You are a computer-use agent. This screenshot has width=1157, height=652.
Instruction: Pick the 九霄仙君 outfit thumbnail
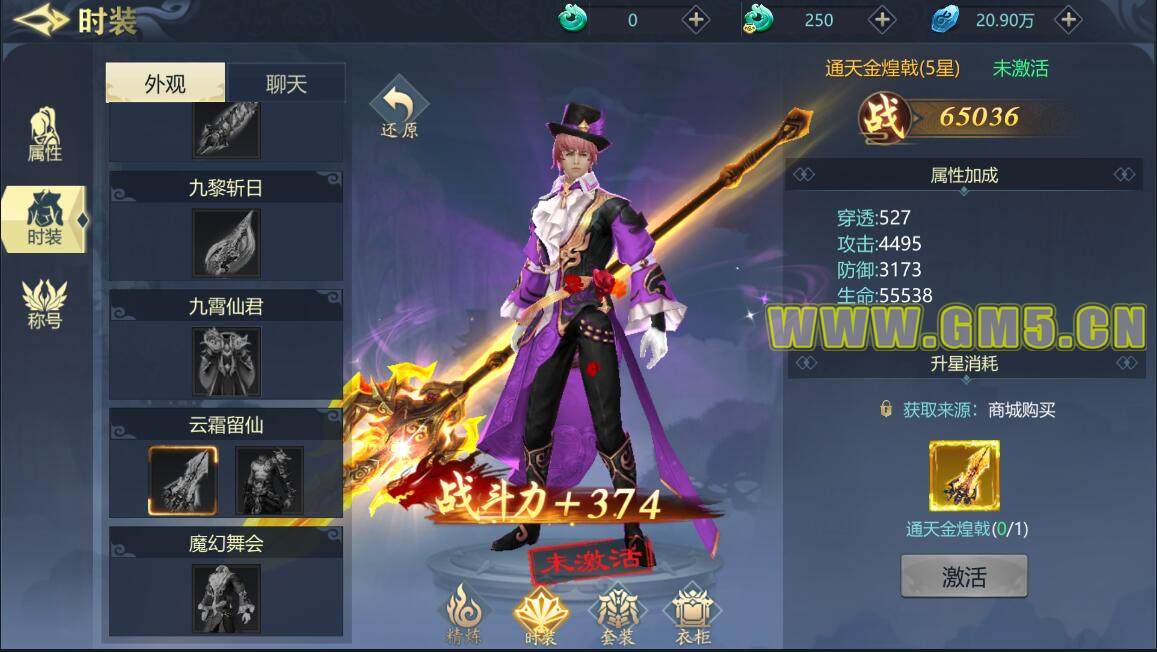click(226, 361)
